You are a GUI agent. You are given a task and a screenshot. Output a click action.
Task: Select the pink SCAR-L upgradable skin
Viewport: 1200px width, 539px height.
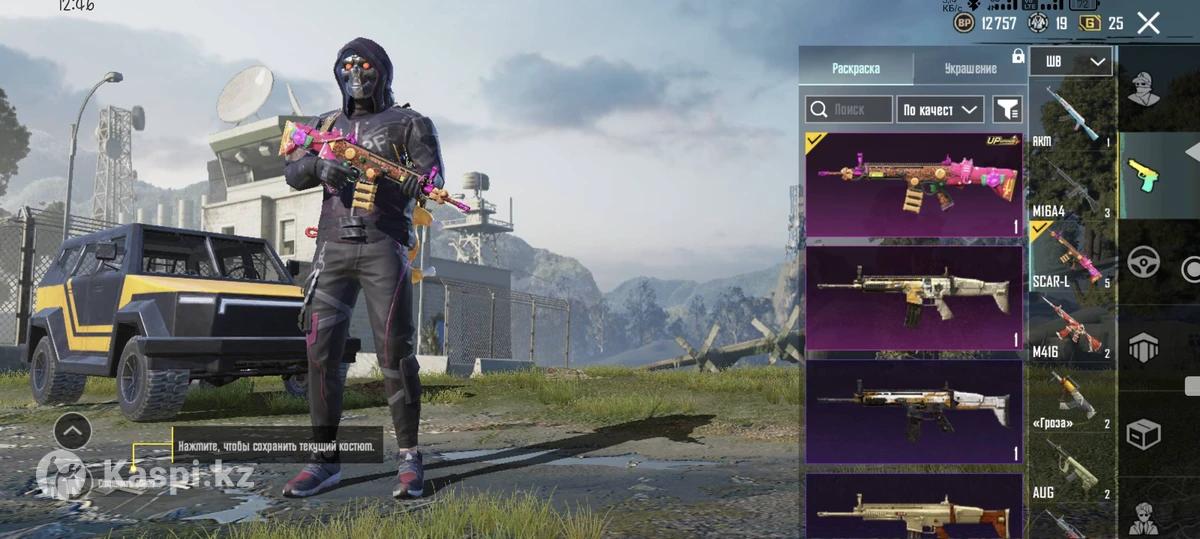(x=914, y=185)
